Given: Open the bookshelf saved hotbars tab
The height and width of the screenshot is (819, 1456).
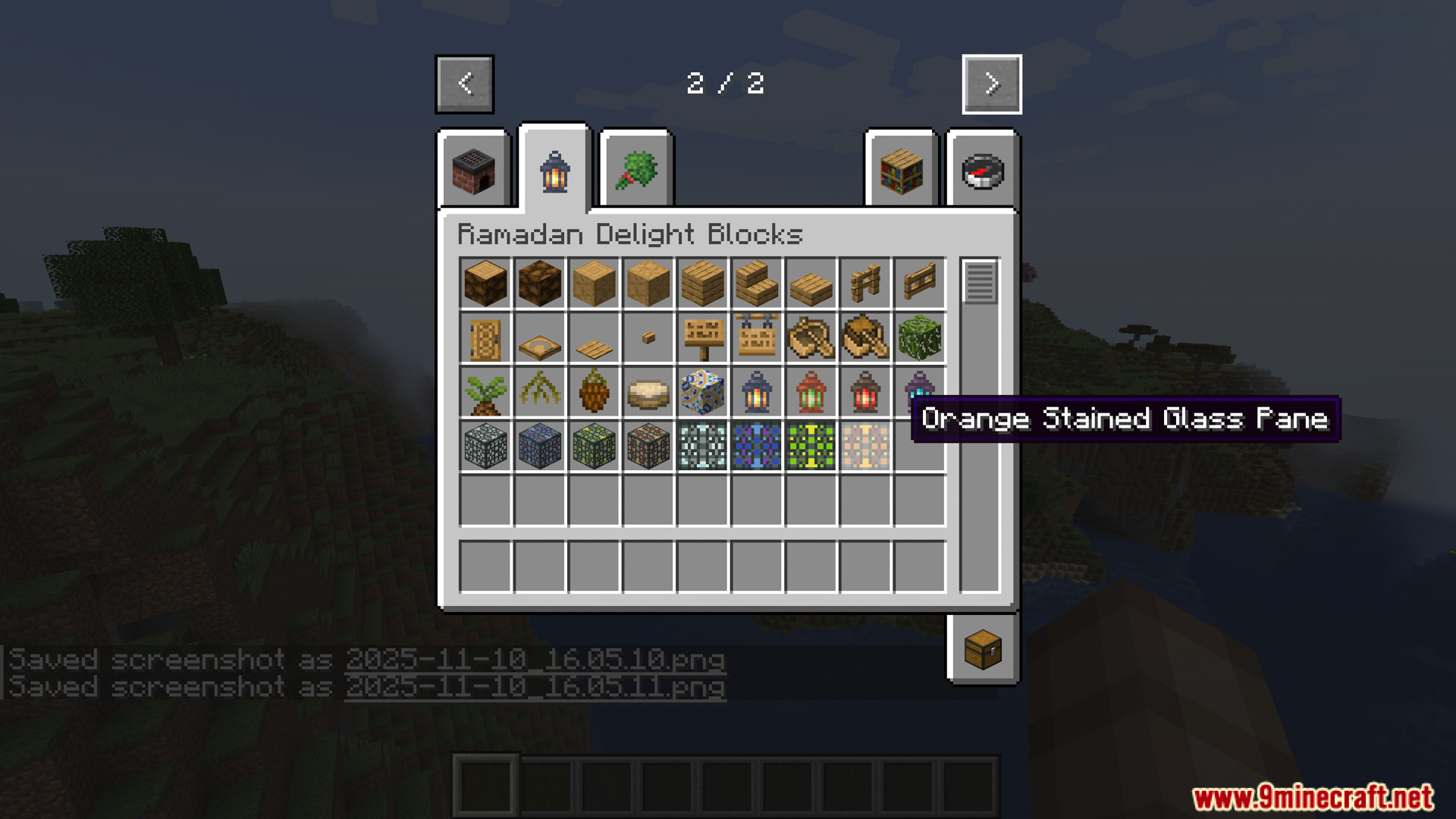Looking at the screenshot, I should (x=902, y=171).
